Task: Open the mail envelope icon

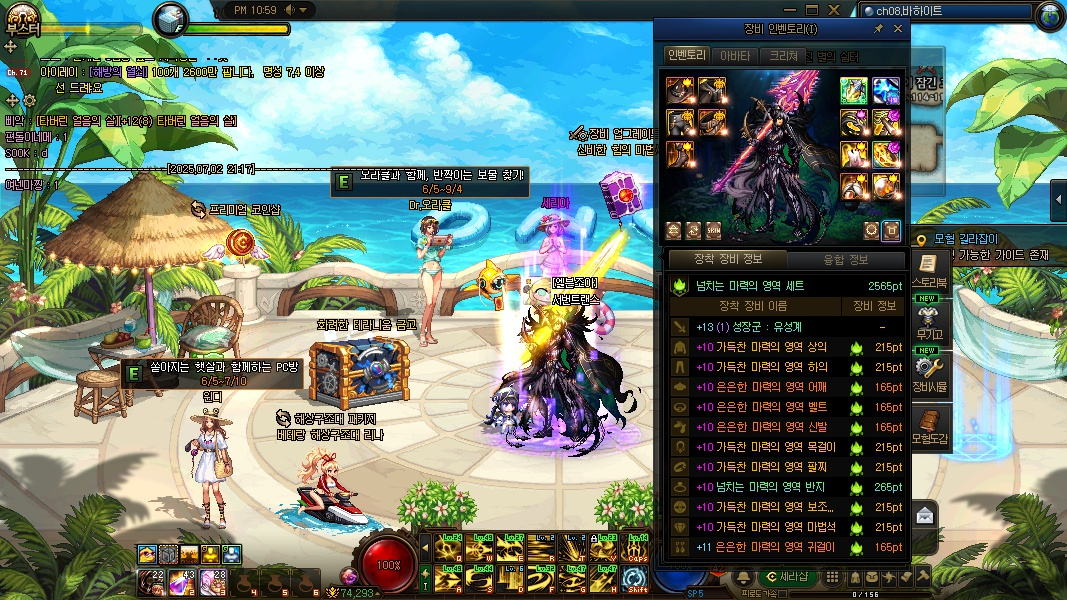Action: tap(924, 515)
